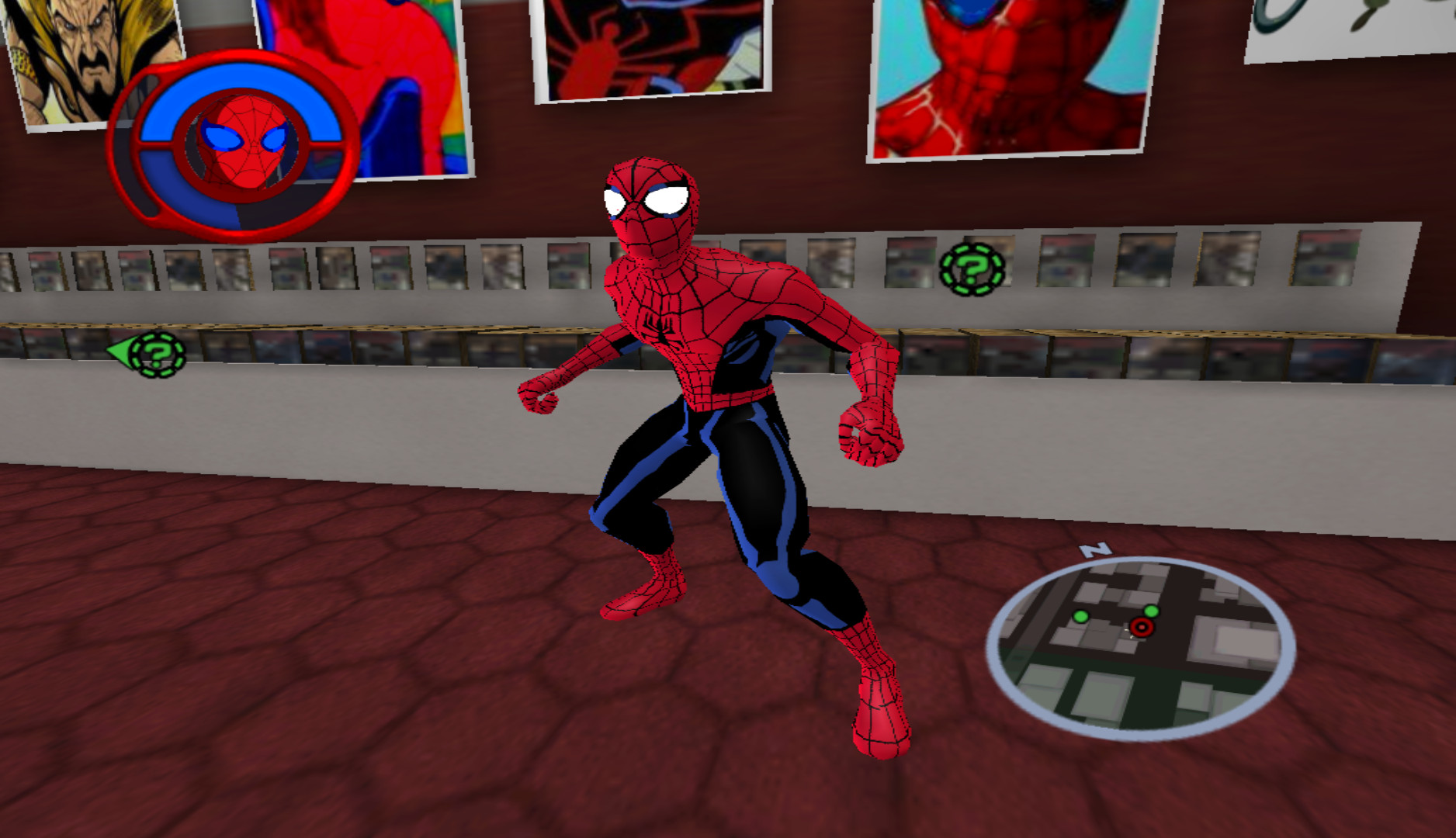Select the red target marker on the minimap
1456x838 pixels.
click(x=1142, y=628)
